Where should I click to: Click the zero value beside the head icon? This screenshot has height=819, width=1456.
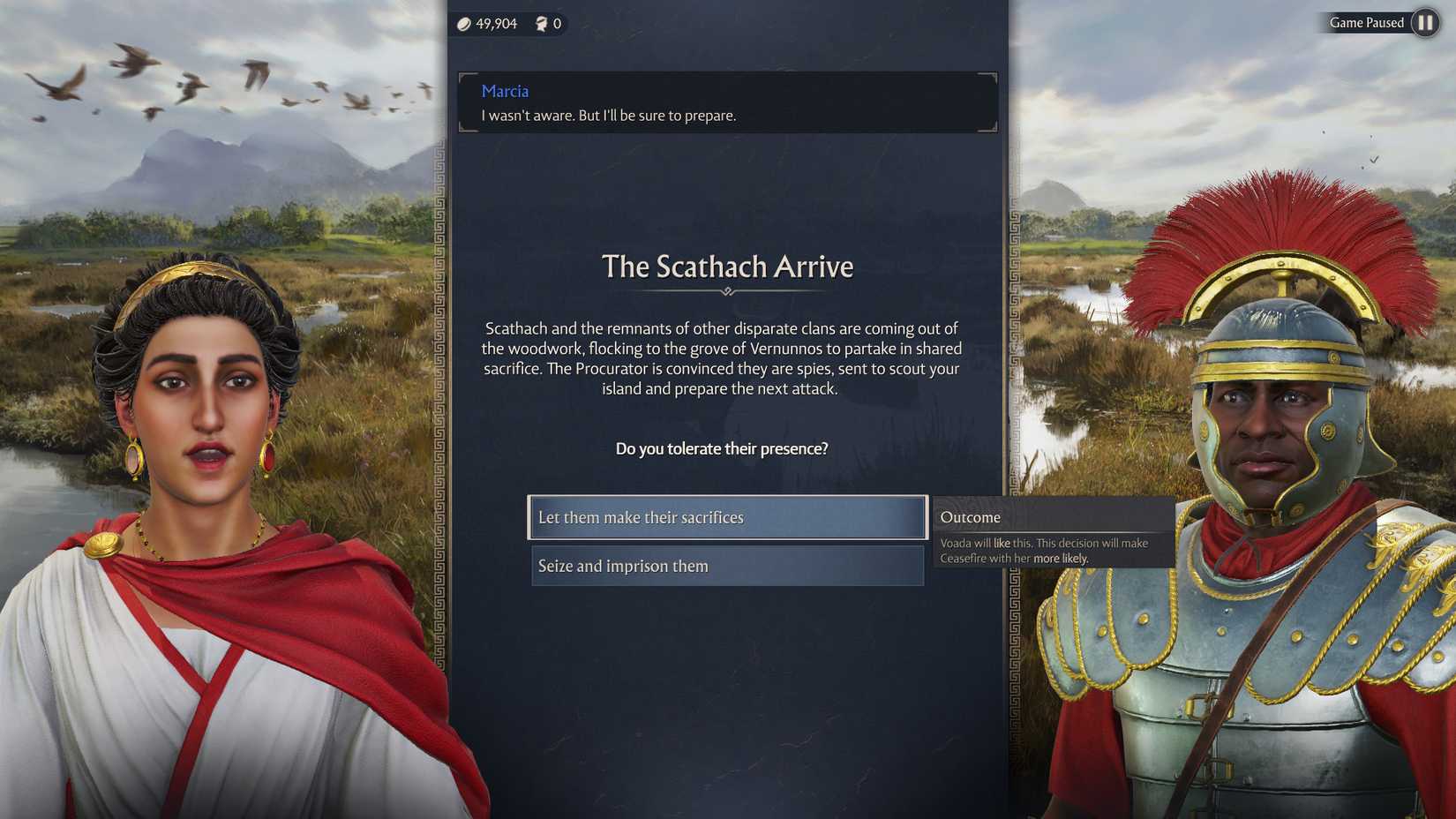pyautogui.click(x=556, y=24)
